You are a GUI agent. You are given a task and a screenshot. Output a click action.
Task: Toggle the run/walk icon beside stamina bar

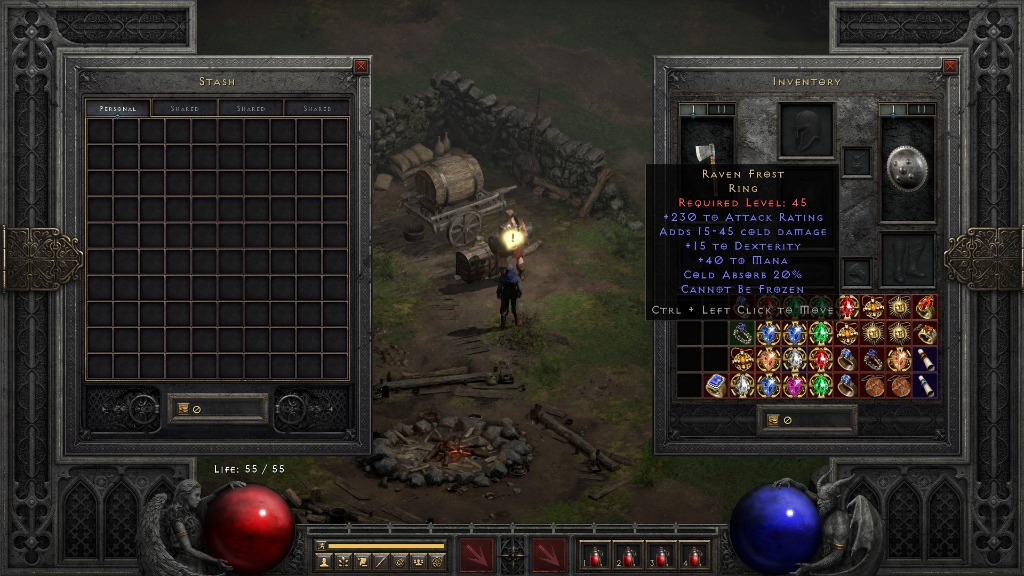click(x=322, y=546)
